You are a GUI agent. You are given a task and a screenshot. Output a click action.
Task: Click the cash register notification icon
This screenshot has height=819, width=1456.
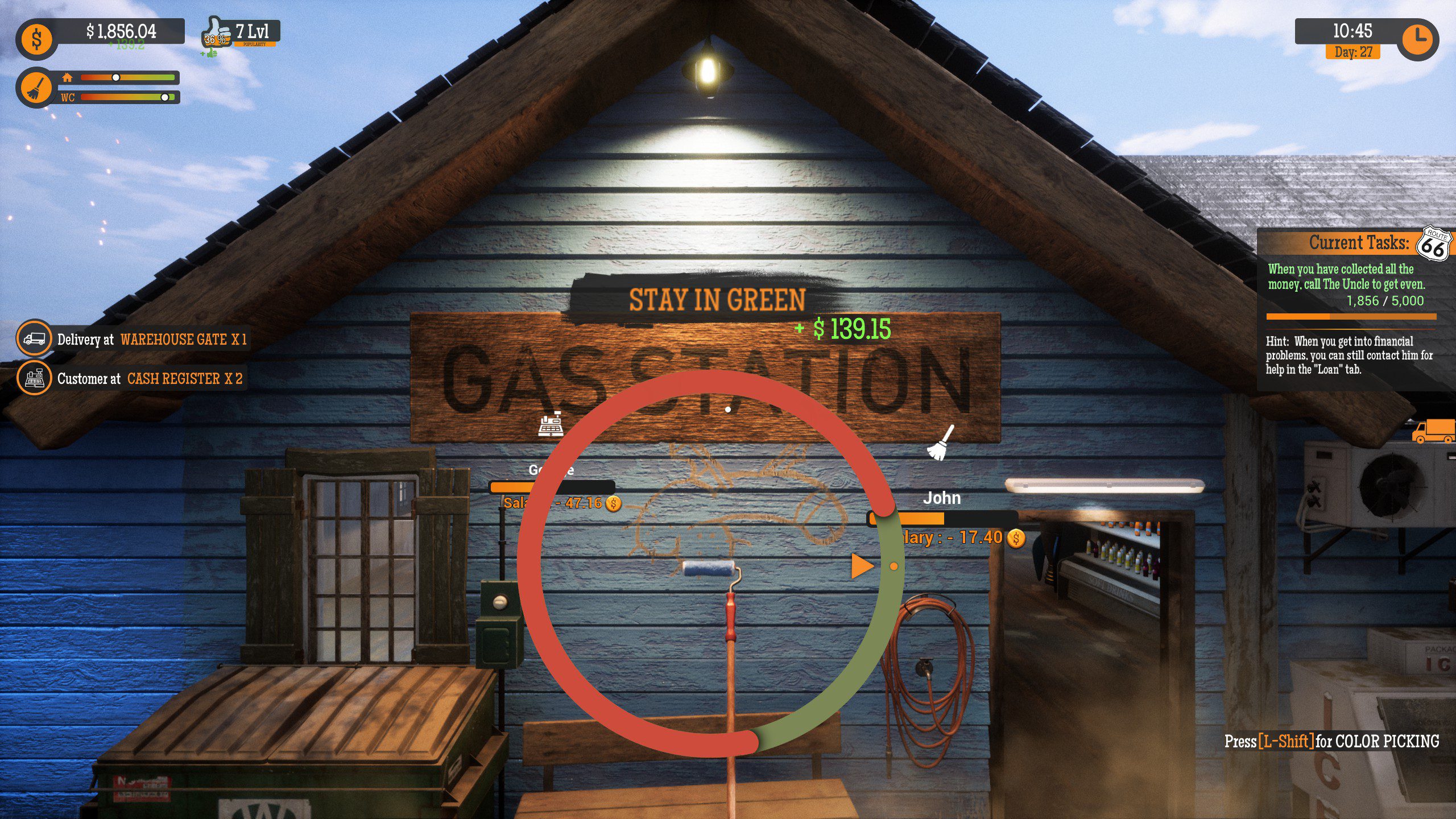click(x=35, y=380)
